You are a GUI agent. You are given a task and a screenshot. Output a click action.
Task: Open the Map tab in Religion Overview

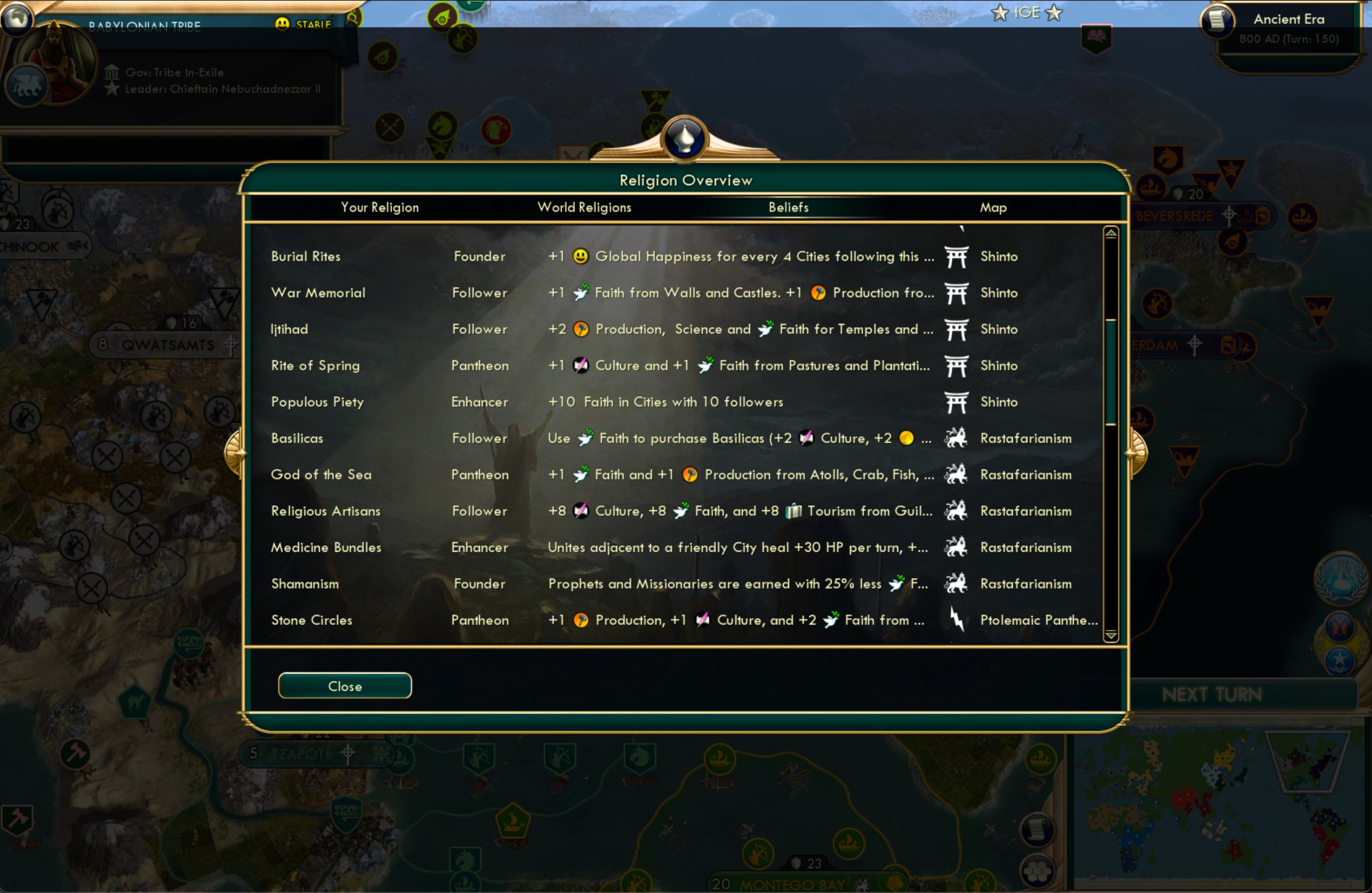(x=993, y=208)
